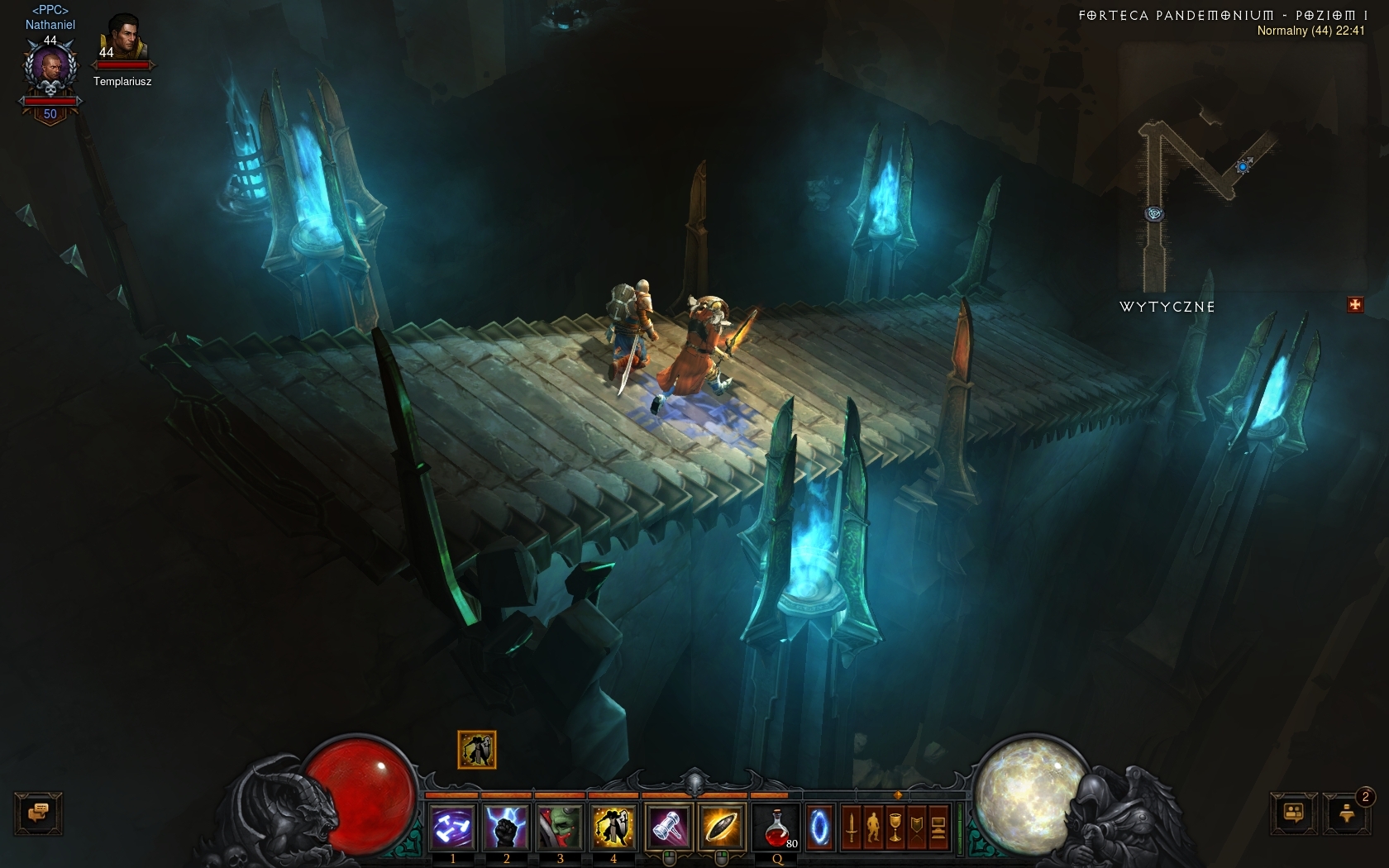Choose the golden glowing shield skill

[x=721, y=826]
